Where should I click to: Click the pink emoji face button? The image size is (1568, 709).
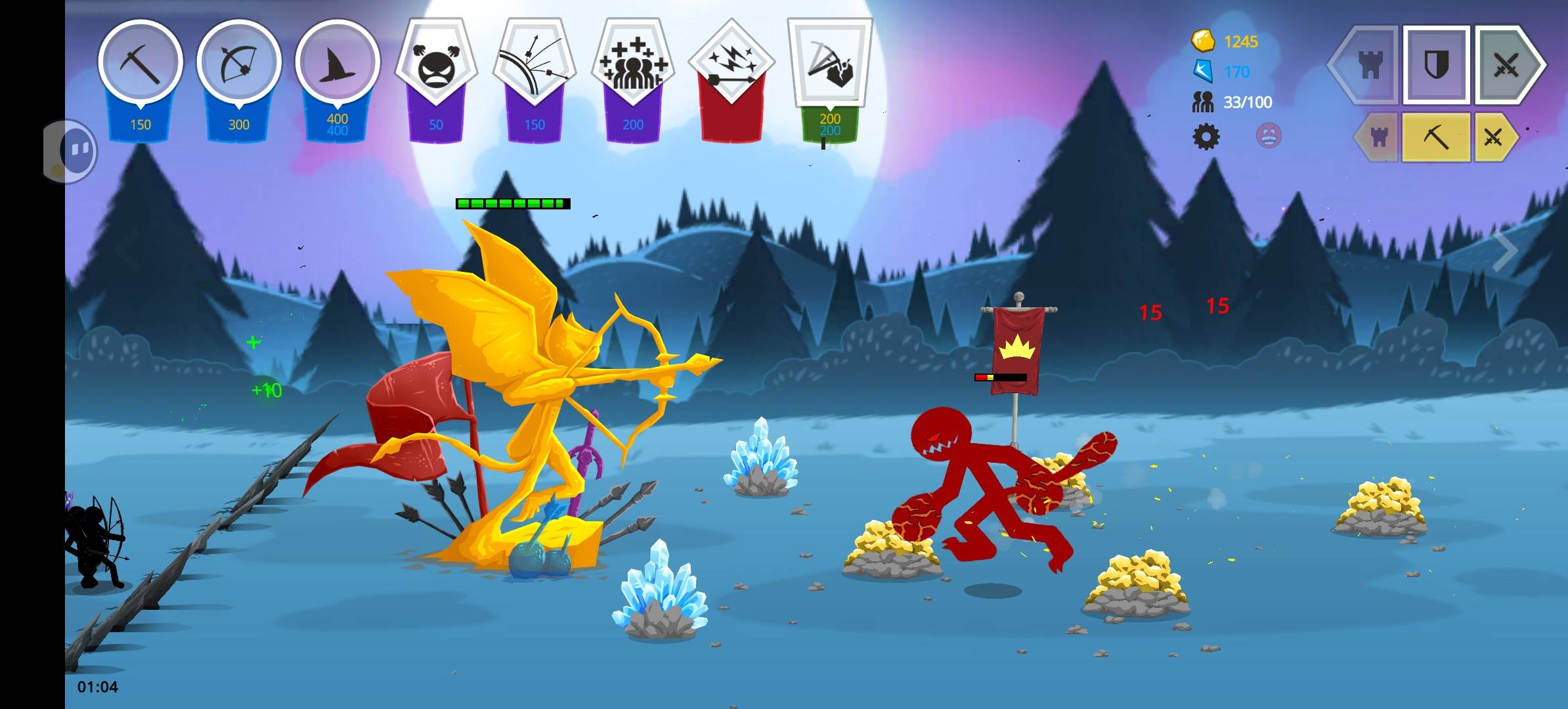click(x=1268, y=137)
